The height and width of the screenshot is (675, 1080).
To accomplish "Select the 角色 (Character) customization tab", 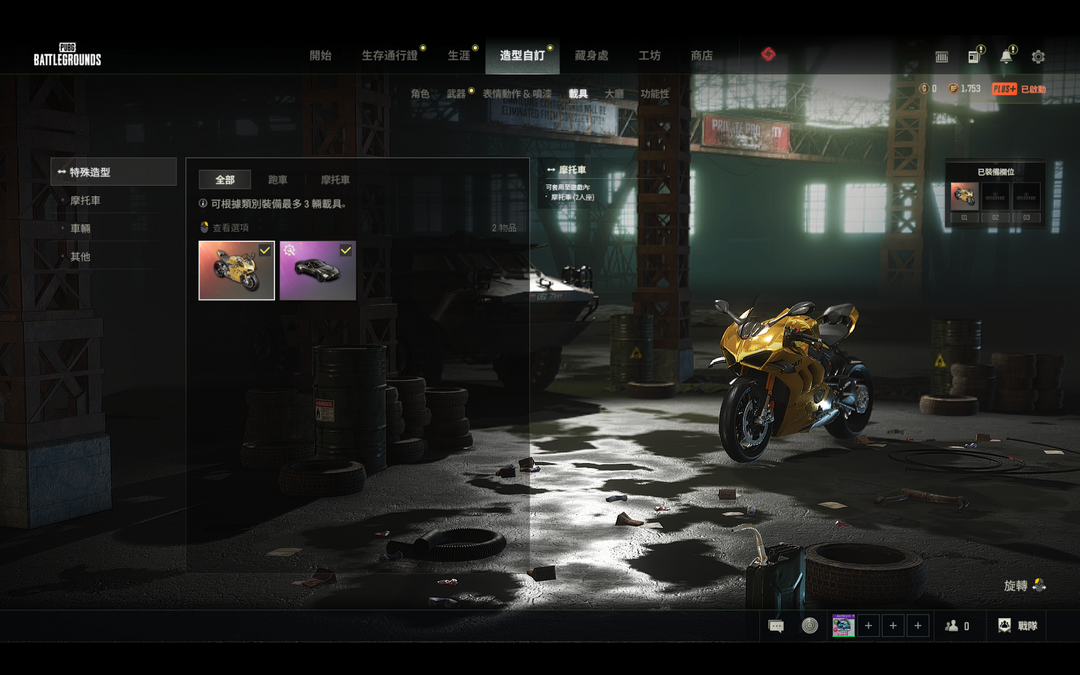I will click(x=420, y=94).
